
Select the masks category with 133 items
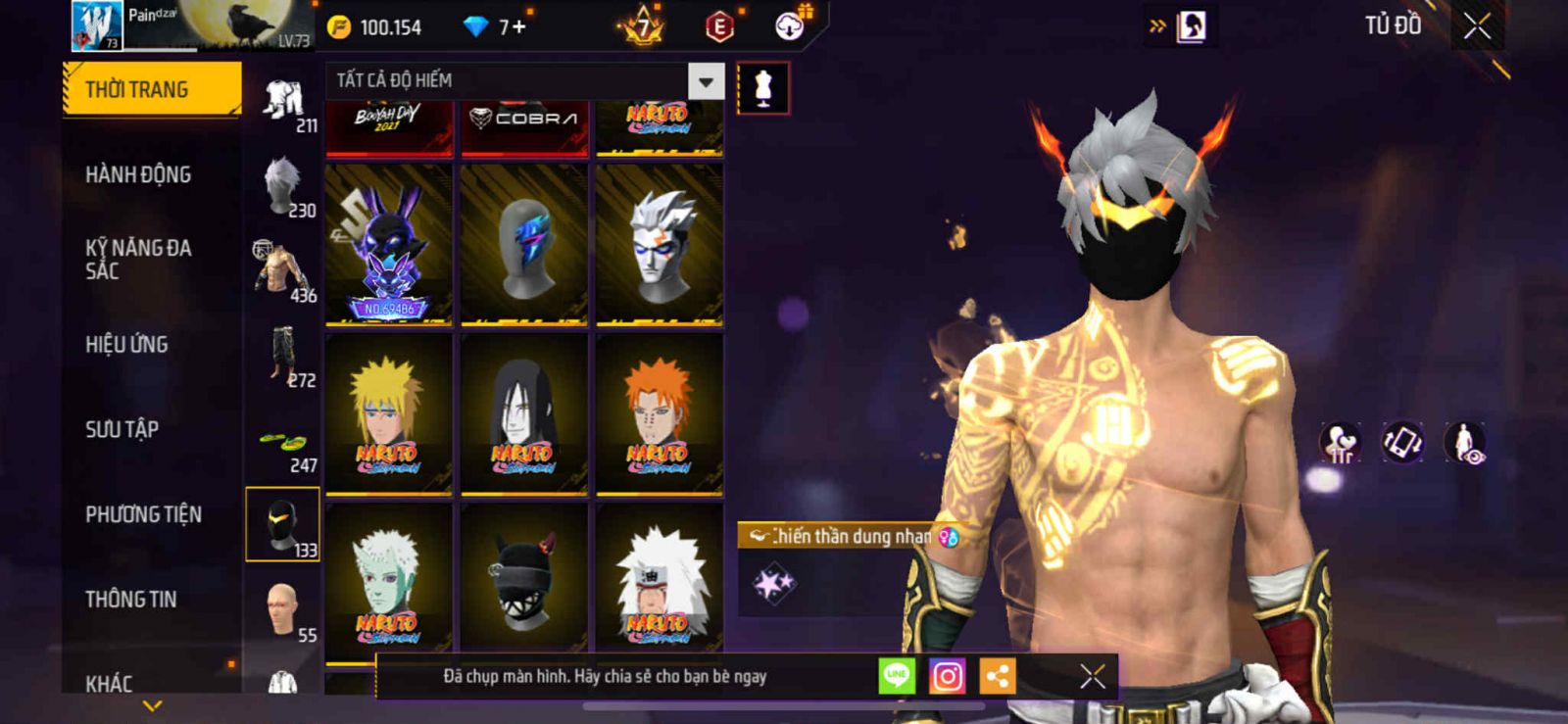pos(282,524)
